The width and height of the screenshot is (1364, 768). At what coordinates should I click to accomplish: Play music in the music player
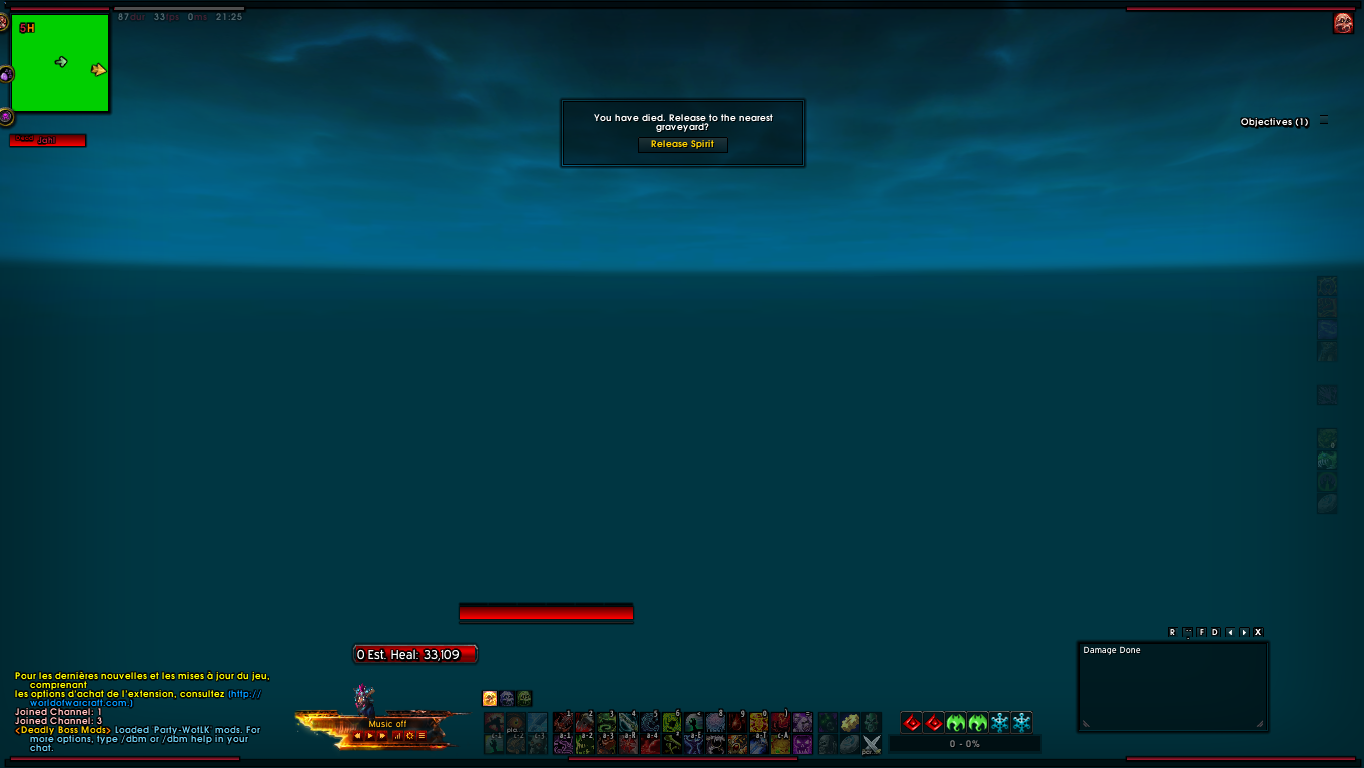[370, 736]
